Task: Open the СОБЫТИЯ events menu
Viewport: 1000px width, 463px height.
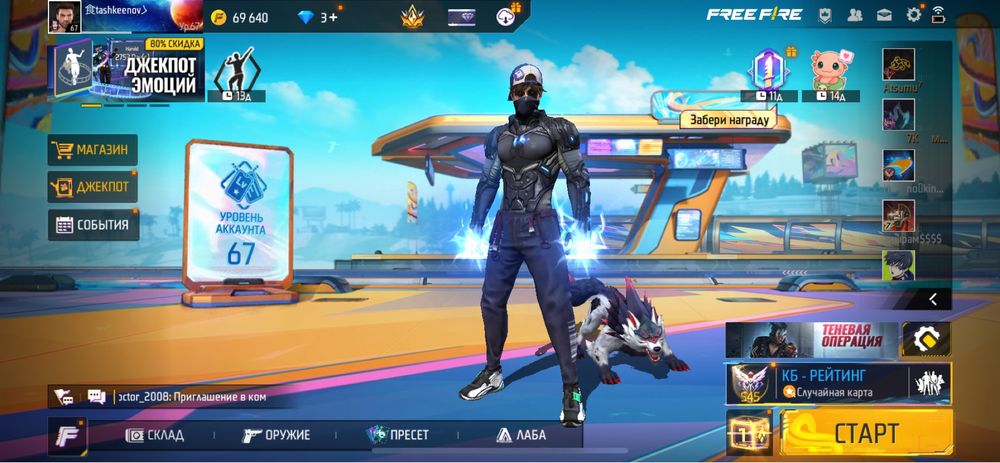Action: click(93, 224)
